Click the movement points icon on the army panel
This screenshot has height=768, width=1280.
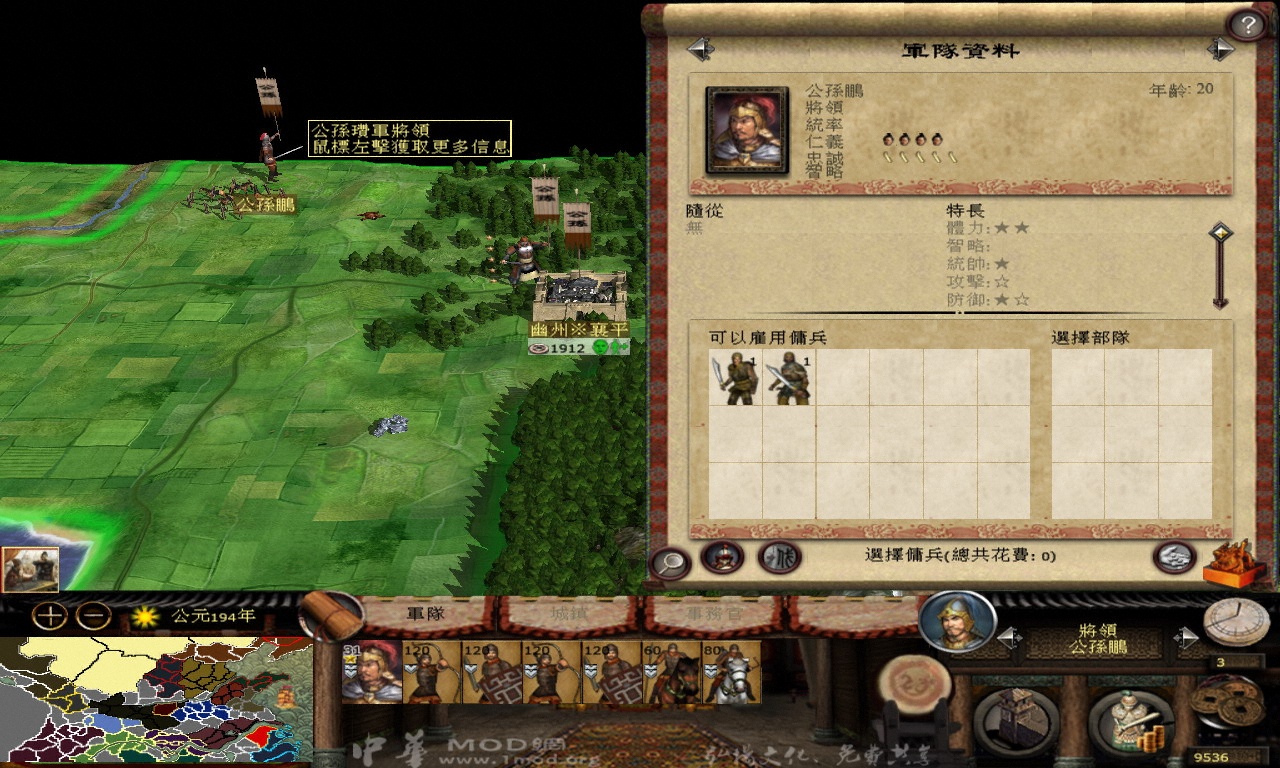[780, 560]
